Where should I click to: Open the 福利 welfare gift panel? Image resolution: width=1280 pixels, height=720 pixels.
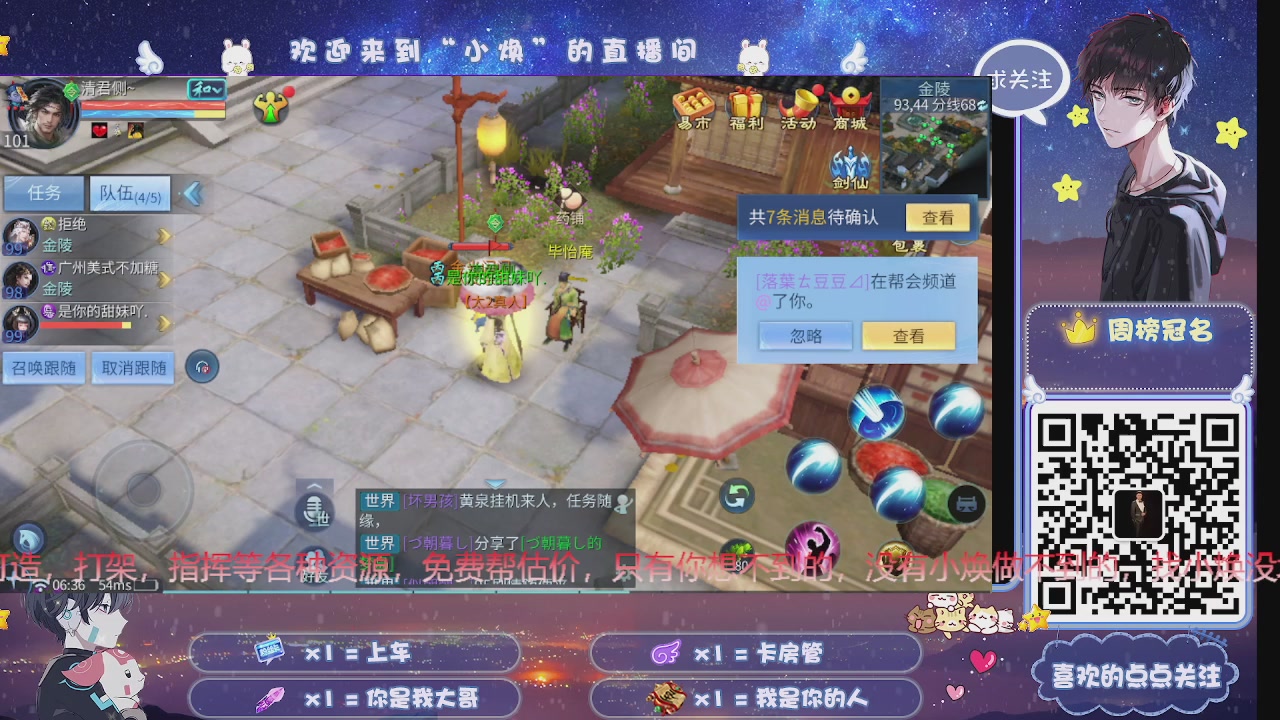pyautogui.click(x=748, y=107)
